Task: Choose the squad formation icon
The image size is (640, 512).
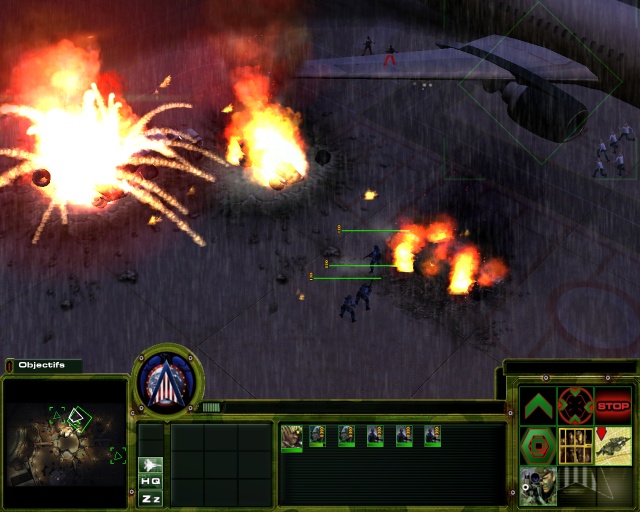Action: click(x=575, y=445)
